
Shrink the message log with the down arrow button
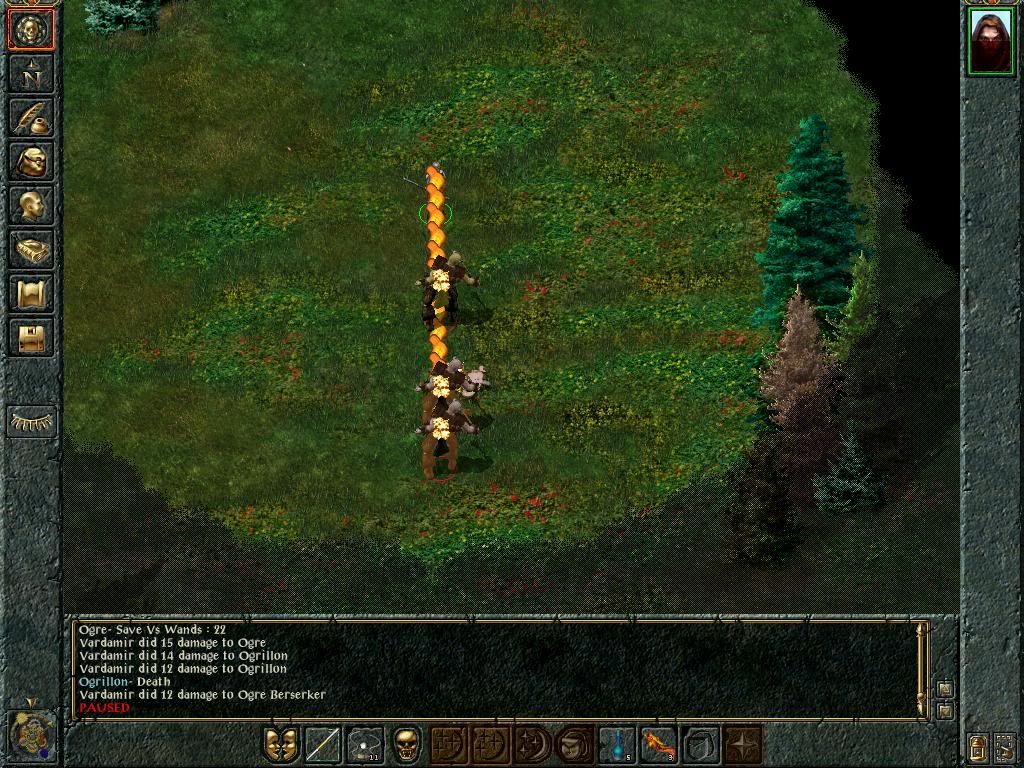pyautogui.click(x=944, y=710)
